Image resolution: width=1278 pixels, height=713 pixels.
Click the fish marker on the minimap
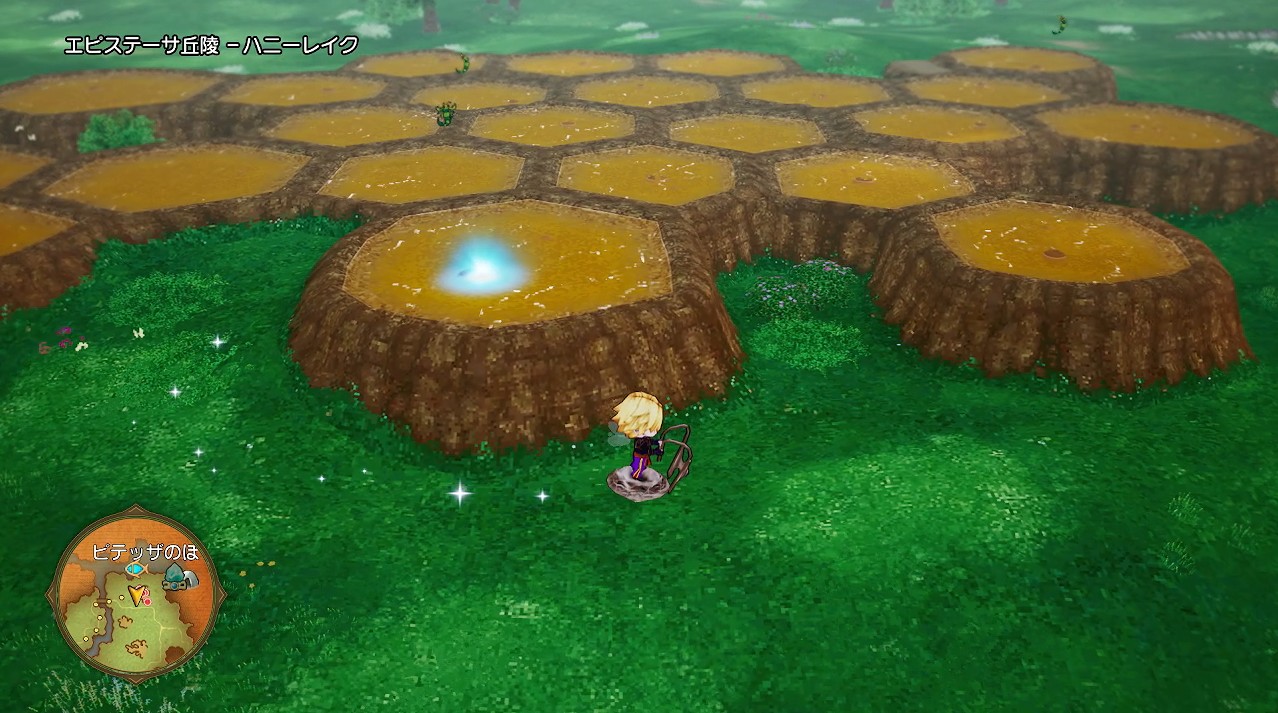(135, 569)
